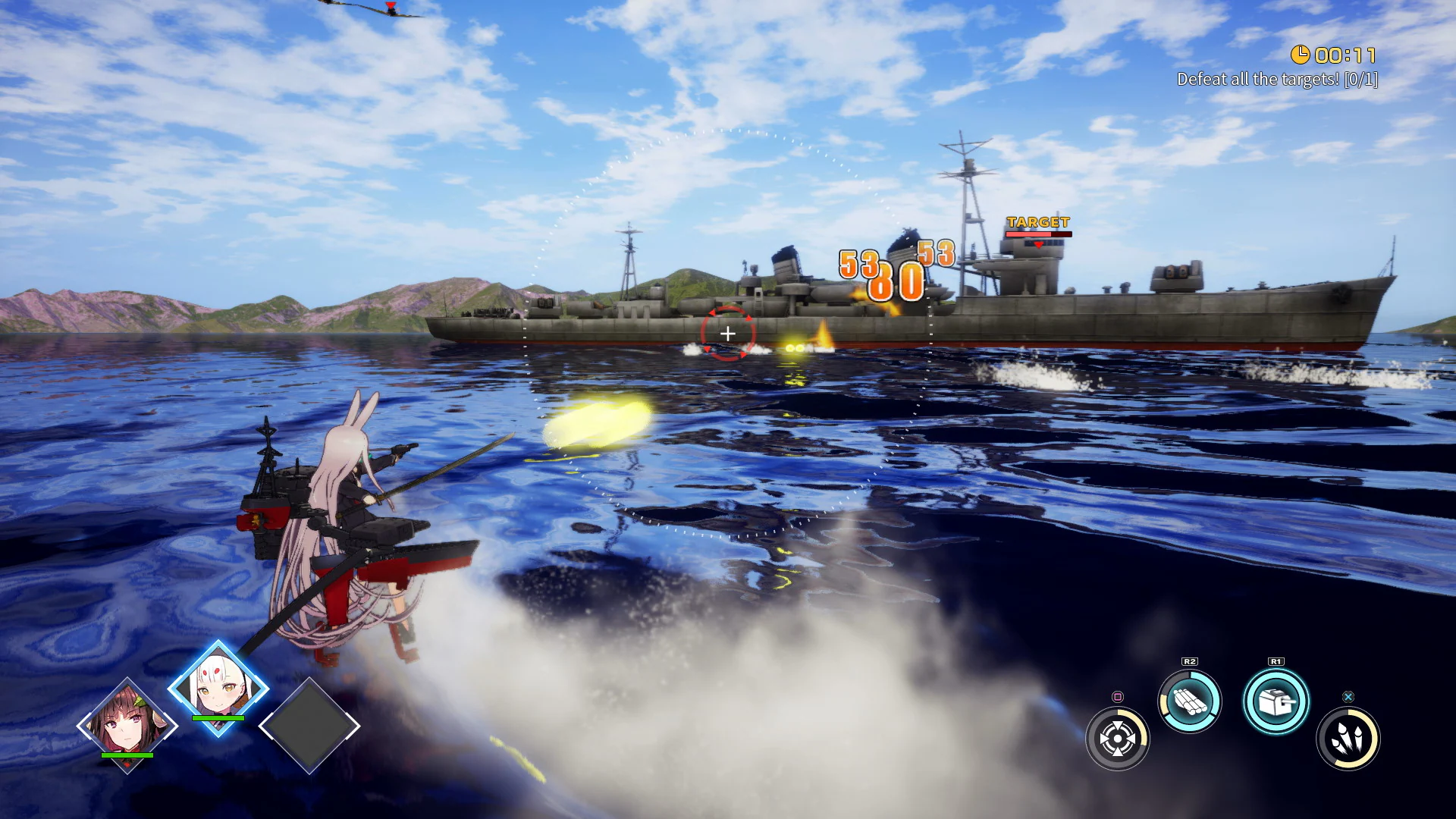This screenshot has height=819, width=1456.
Task: Activate the torpedo salvo skill
Action: pos(1189,700)
